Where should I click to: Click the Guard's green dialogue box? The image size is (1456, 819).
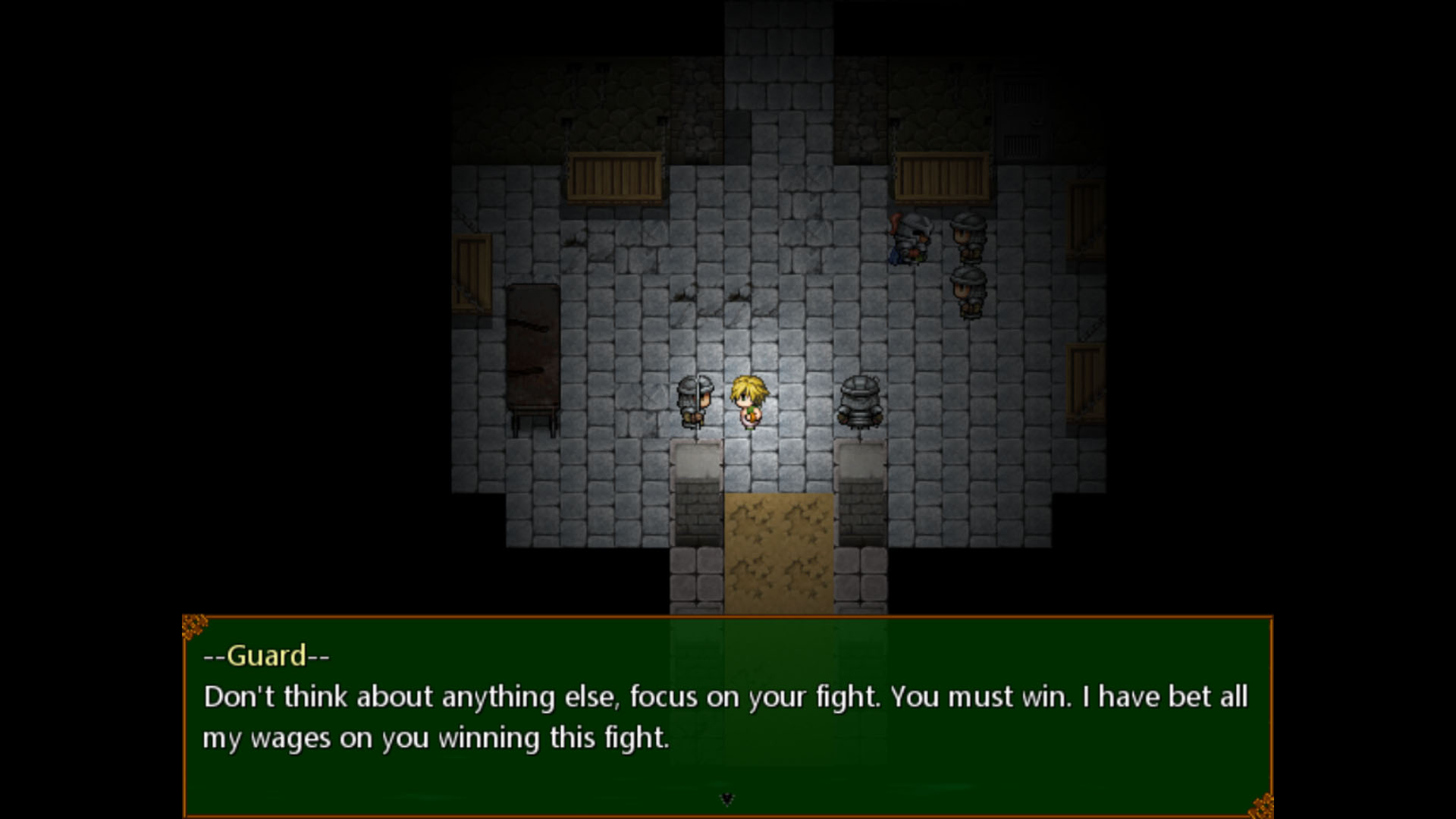click(x=726, y=716)
